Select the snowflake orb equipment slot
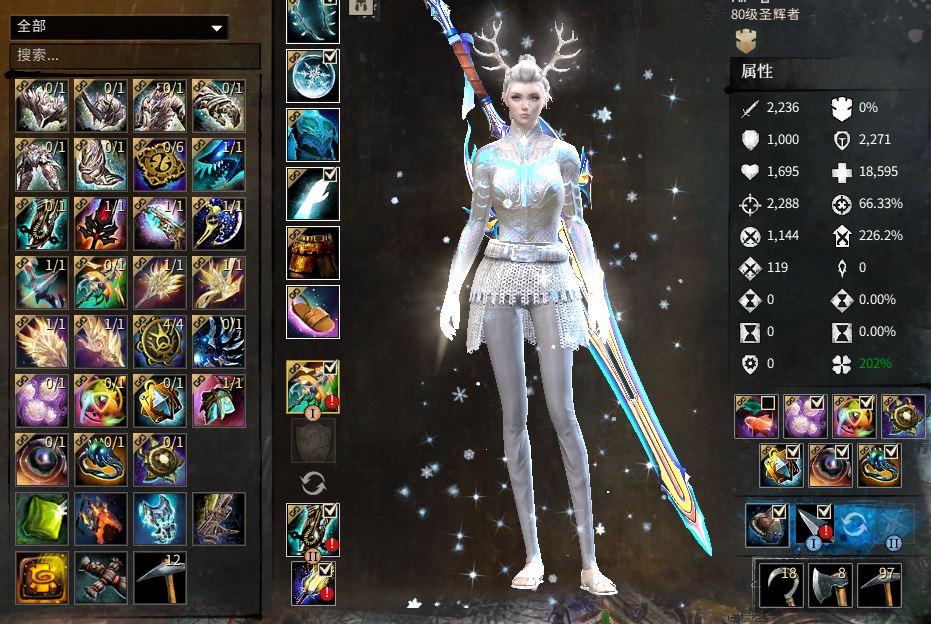 pyautogui.click(x=313, y=76)
